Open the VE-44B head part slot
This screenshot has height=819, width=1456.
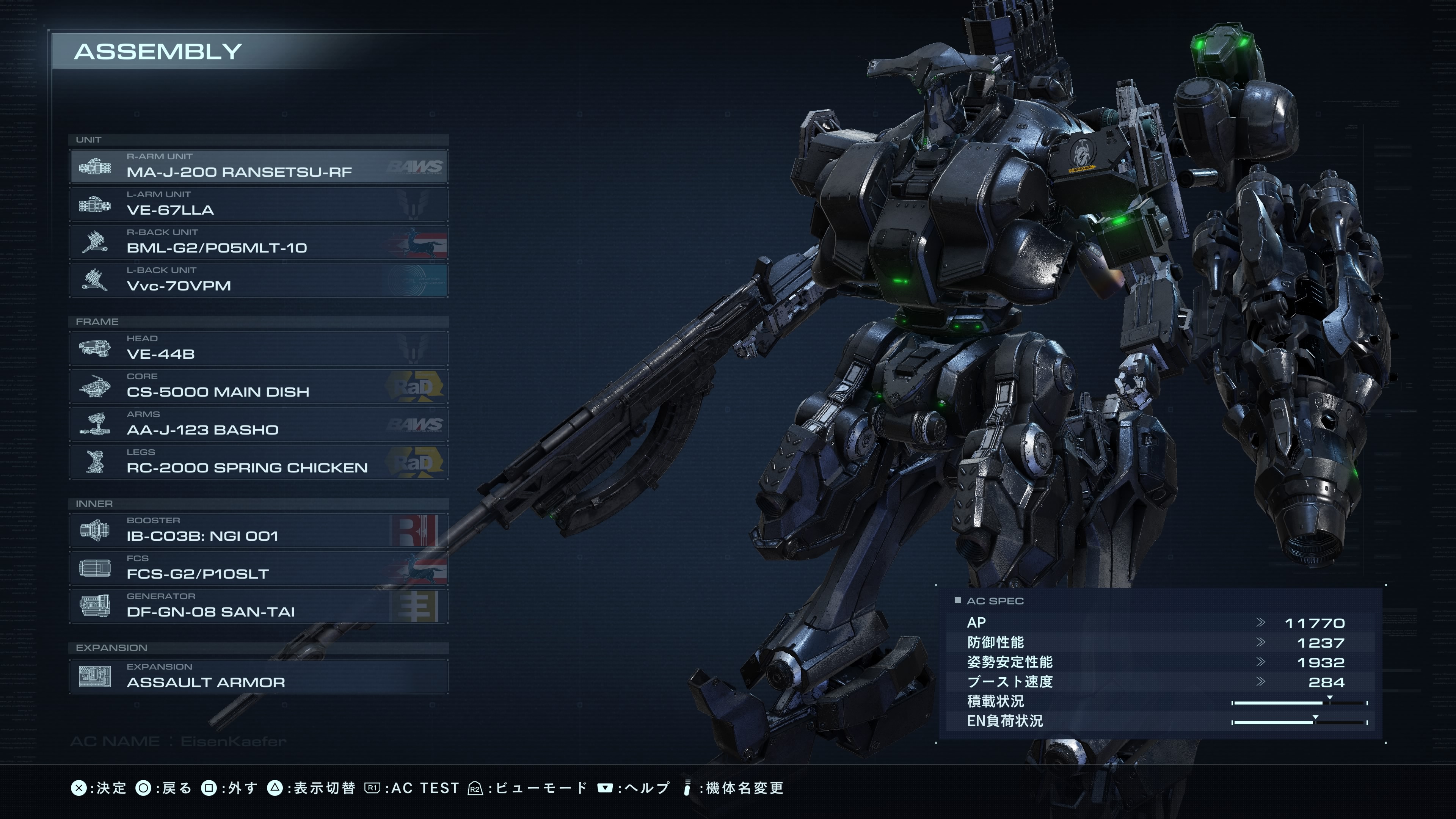258,348
